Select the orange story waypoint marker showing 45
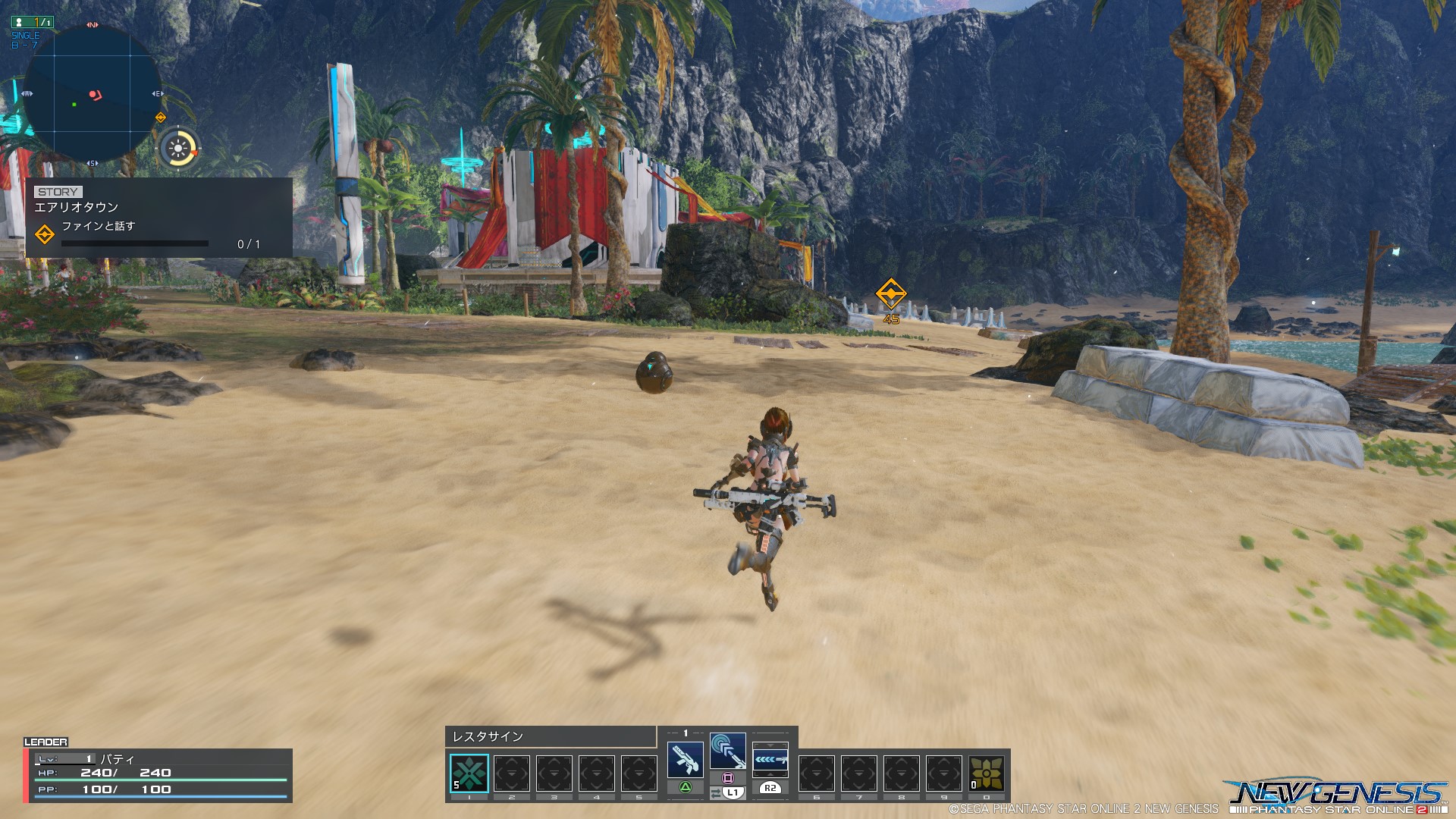 point(891,293)
